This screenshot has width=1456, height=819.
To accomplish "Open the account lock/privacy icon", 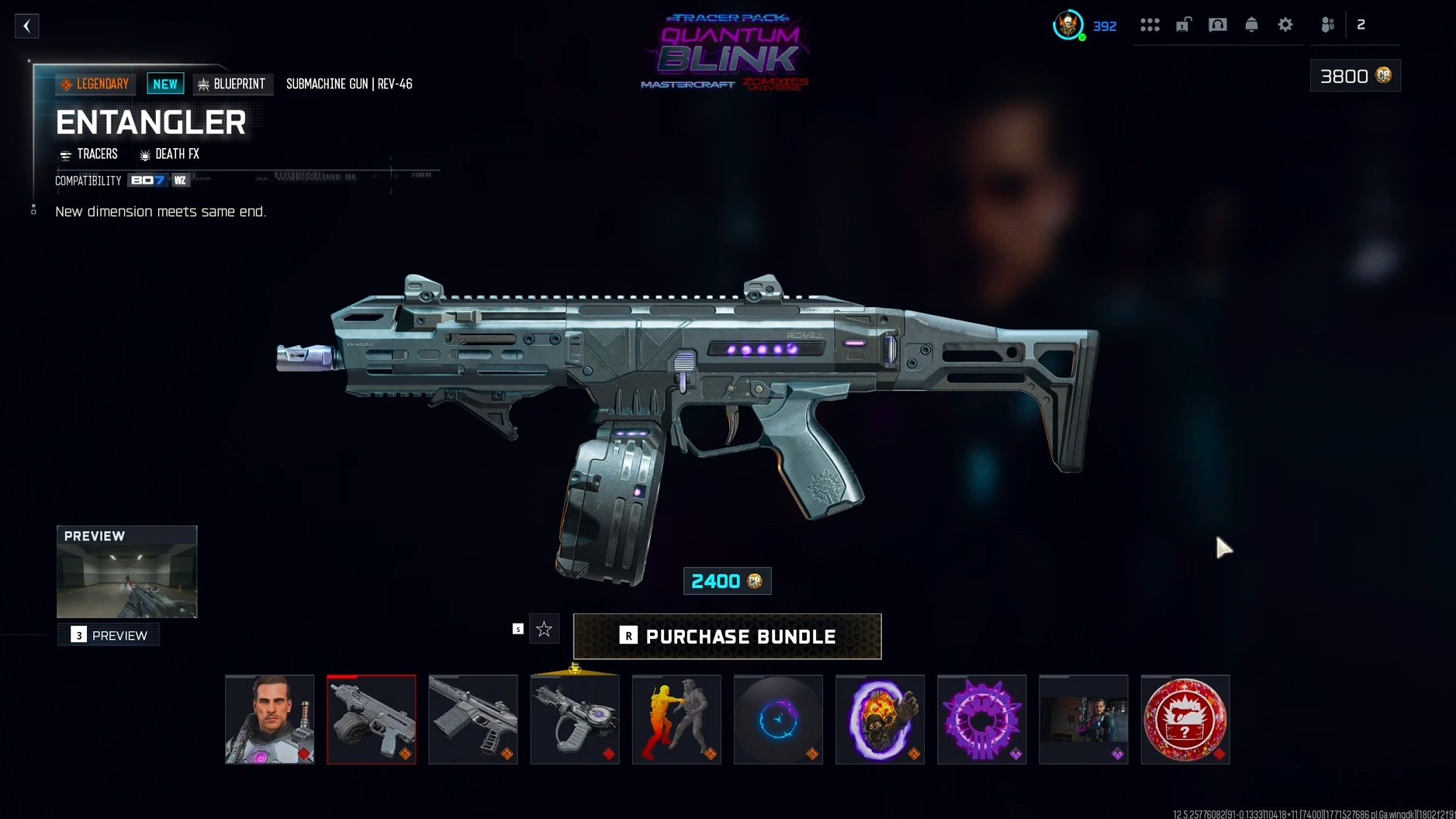I will 1184,24.
